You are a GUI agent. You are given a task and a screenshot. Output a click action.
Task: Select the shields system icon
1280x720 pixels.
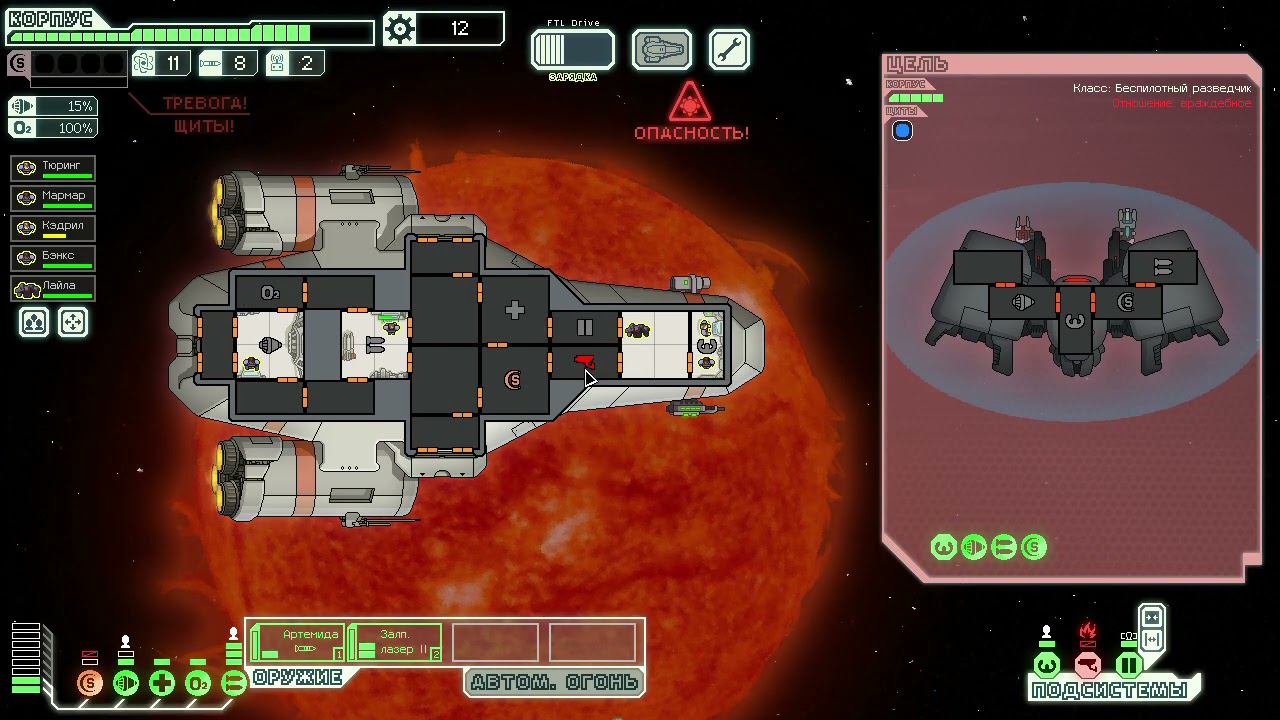click(90, 684)
